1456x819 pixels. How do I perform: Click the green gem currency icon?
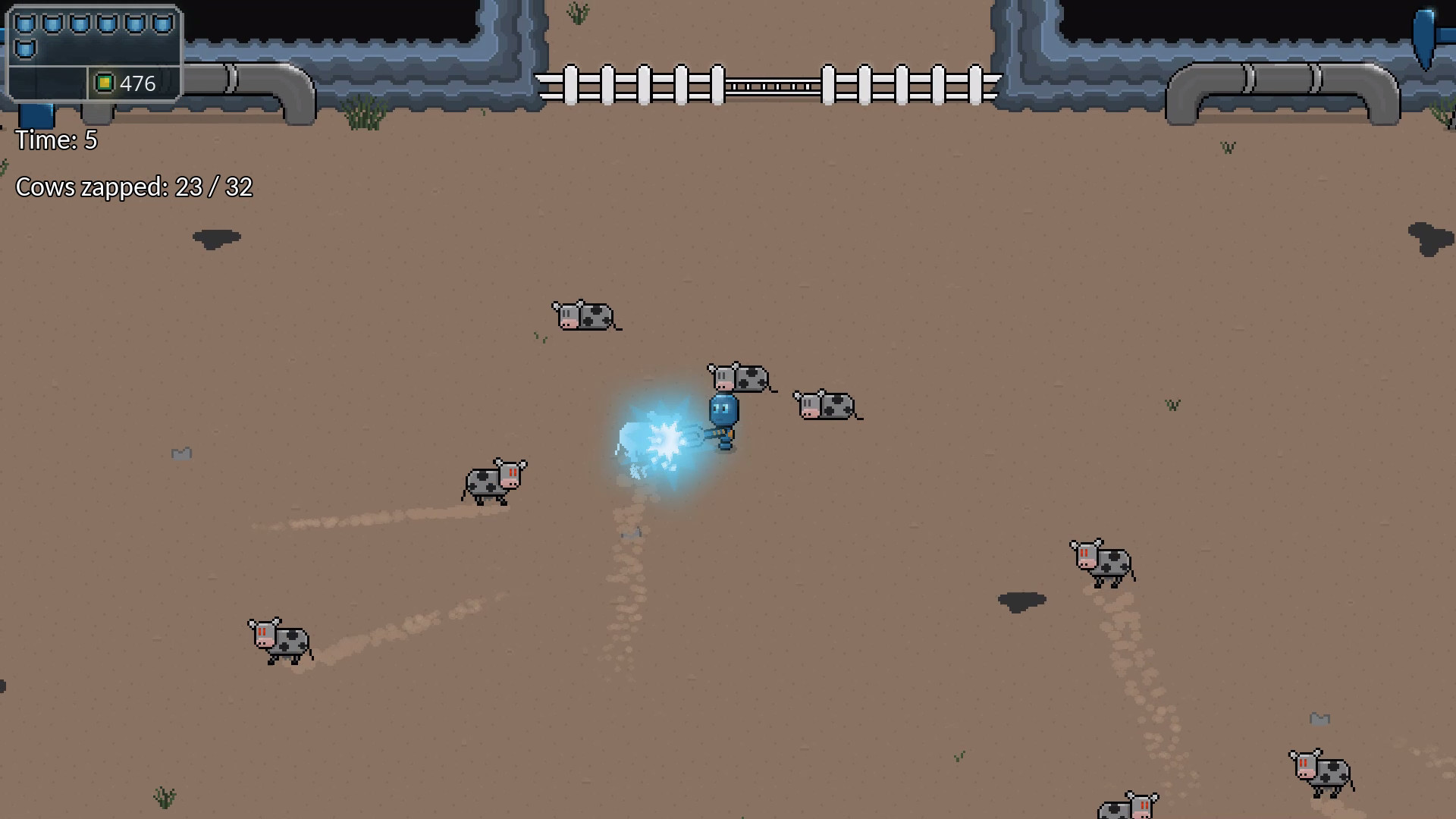coord(105,83)
